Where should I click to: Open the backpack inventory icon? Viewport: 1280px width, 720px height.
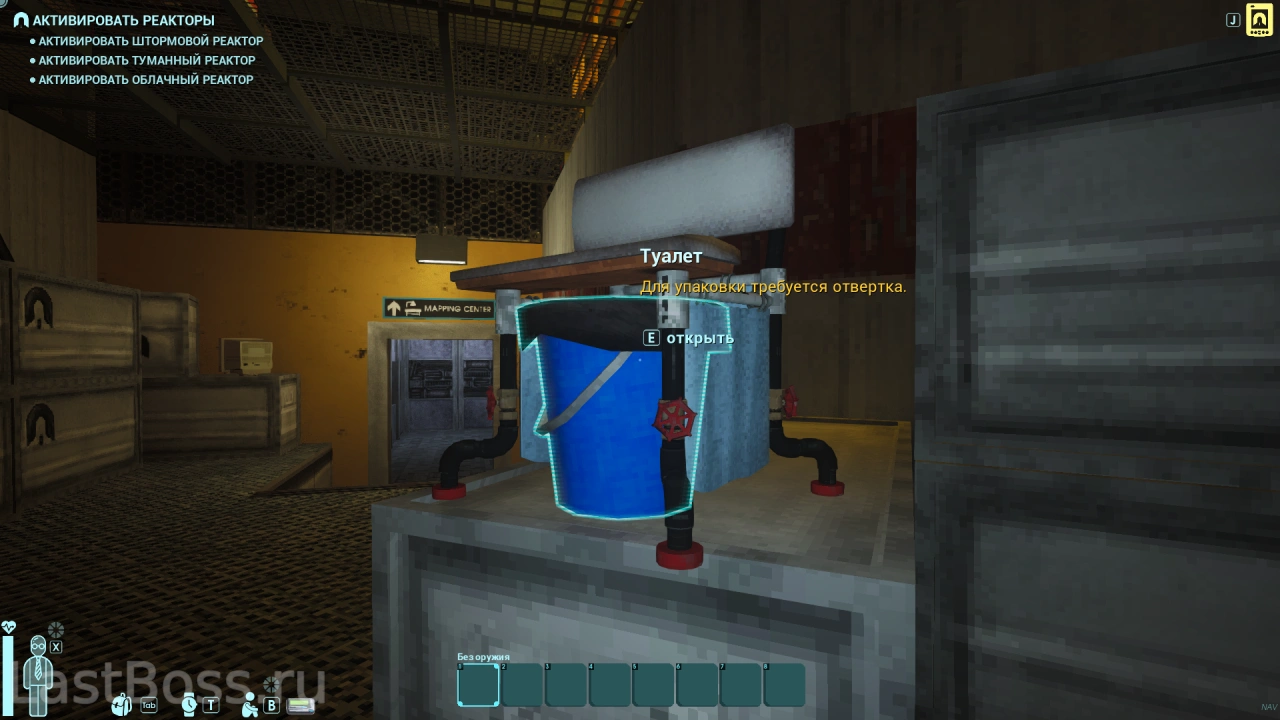(x=122, y=705)
